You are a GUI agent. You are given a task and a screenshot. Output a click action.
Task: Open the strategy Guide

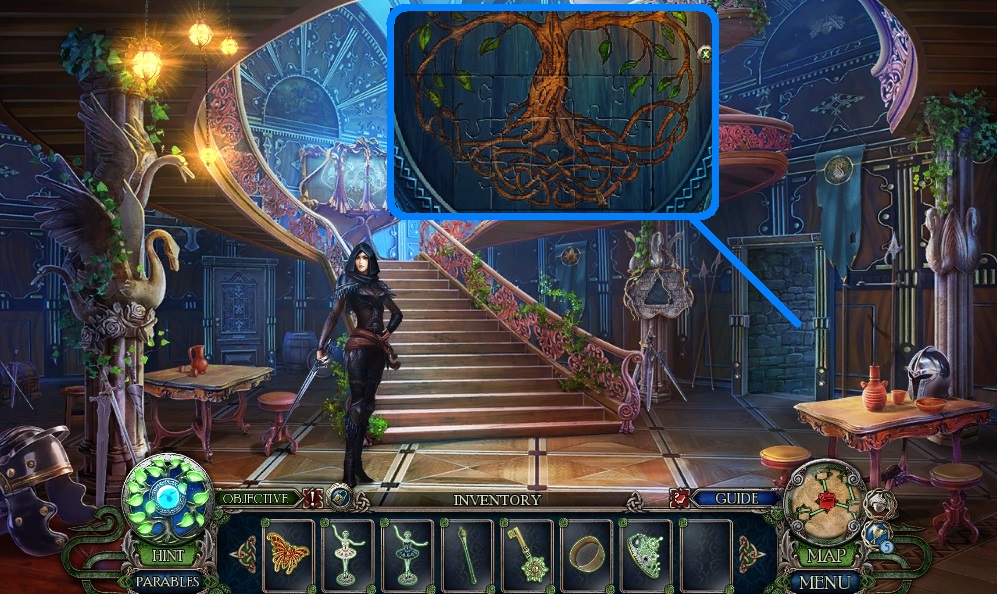(x=737, y=497)
